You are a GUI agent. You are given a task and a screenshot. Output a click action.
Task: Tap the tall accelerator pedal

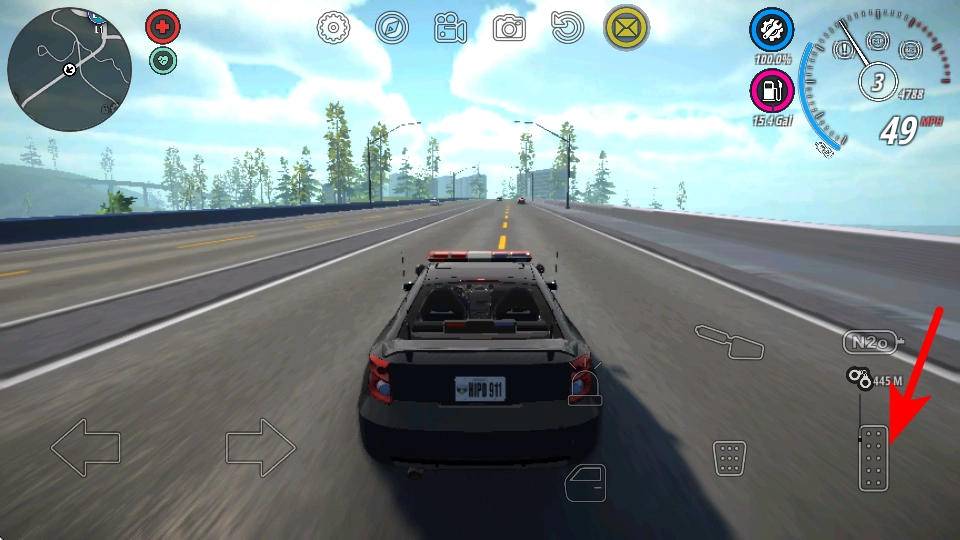point(873,458)
